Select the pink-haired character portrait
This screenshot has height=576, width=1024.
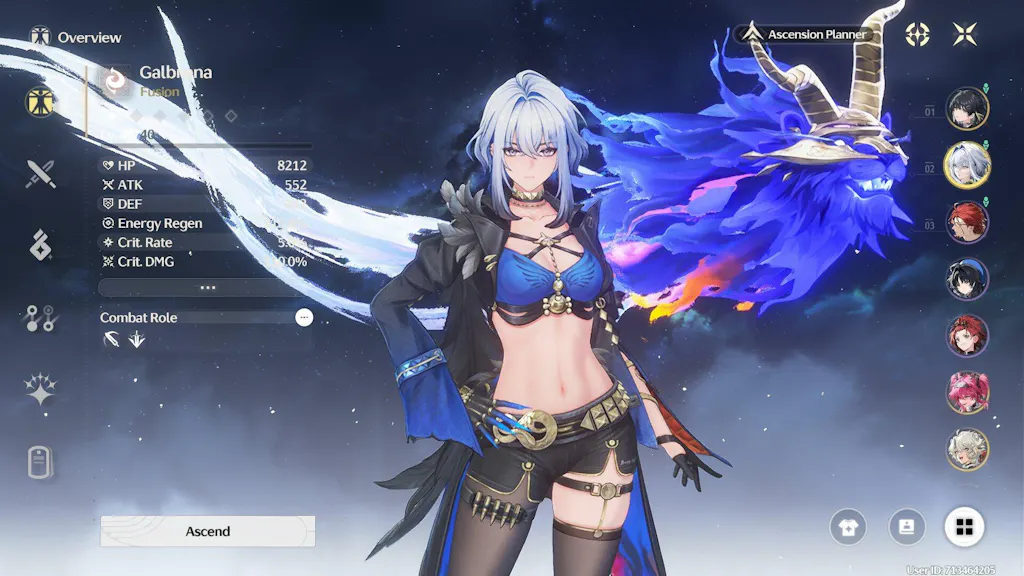click(x=967, y=392)
